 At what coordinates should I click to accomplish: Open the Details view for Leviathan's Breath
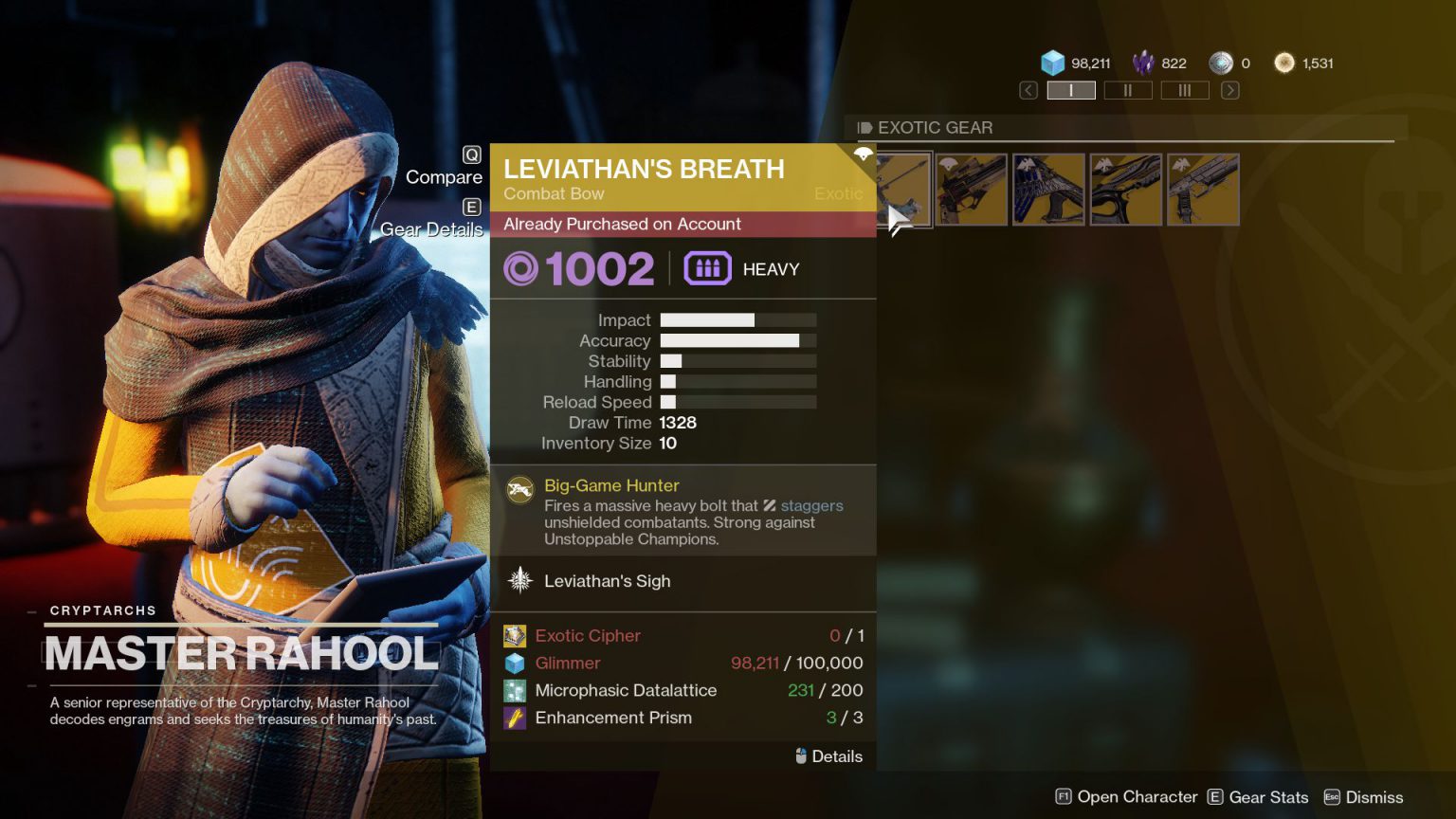coord(827,756)
